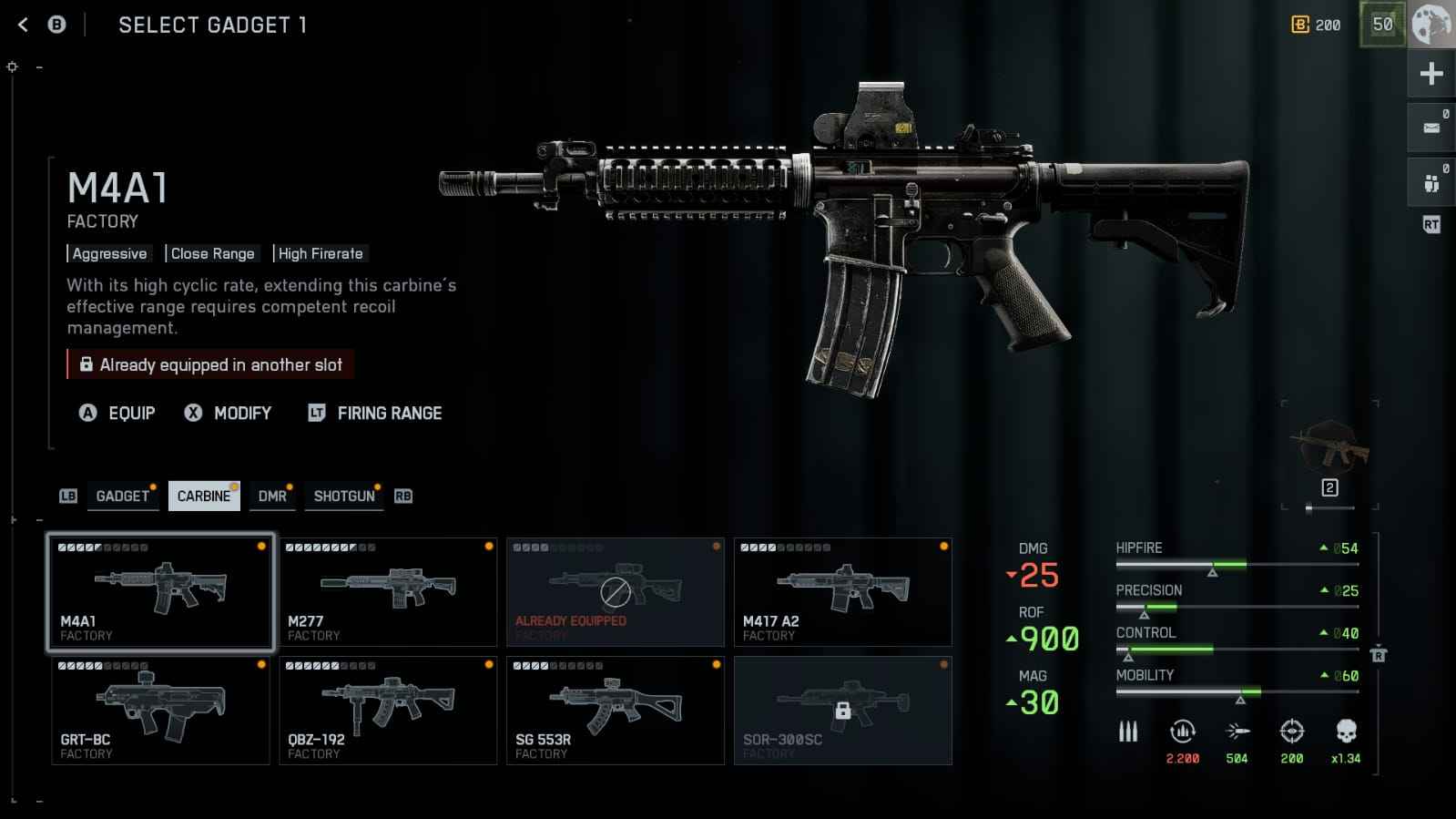Go back using the top-left arrow
1456x819 pixels.
(24, 25)
